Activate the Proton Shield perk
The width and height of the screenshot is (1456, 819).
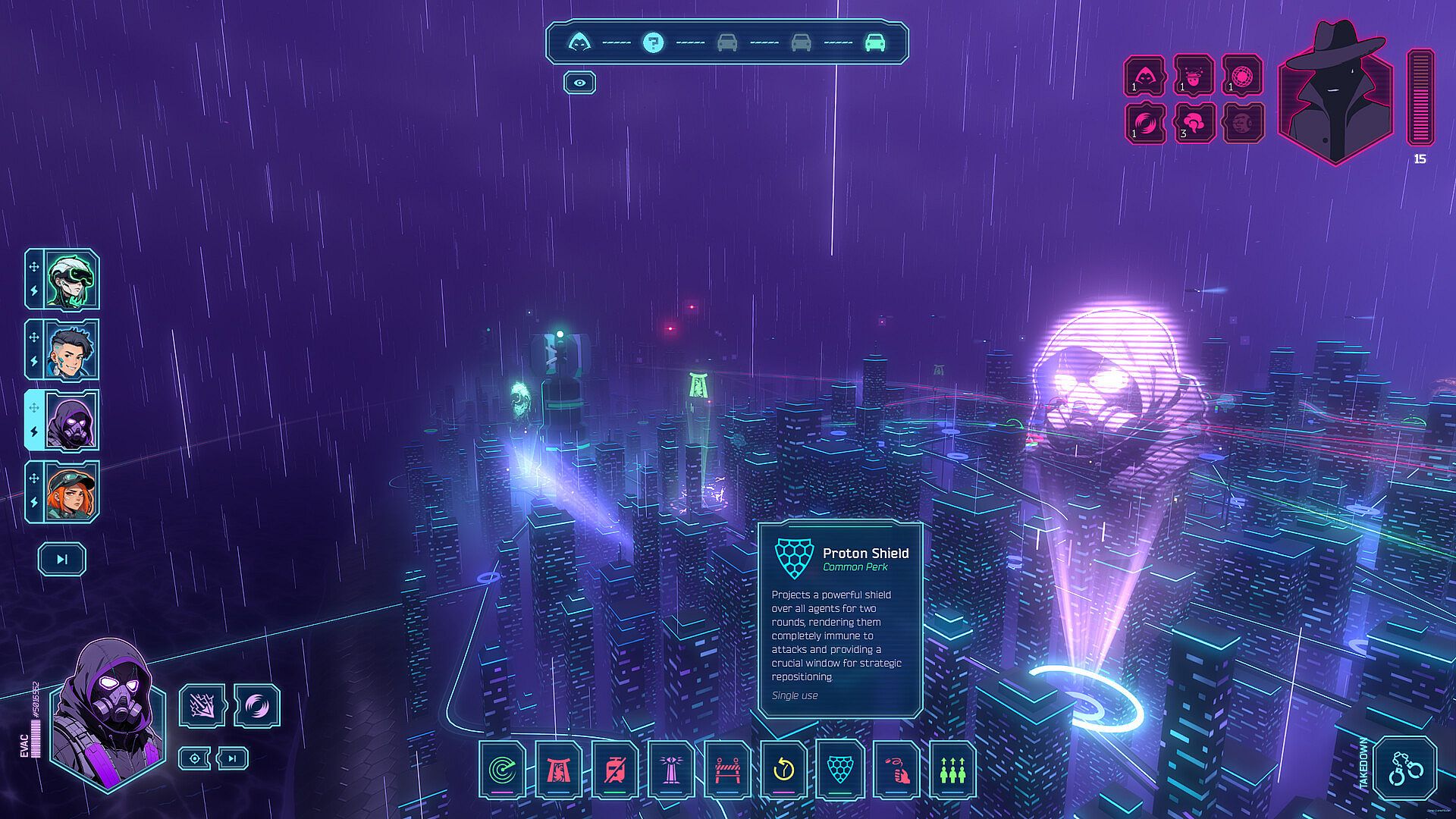tap(839, 770)
